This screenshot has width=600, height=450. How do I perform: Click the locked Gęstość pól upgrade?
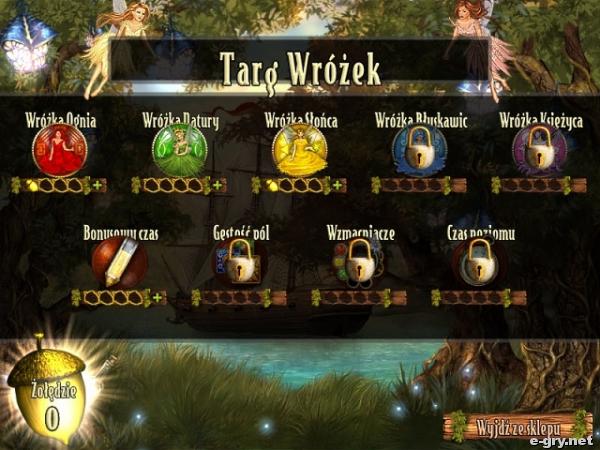click(x=239, y=262)
